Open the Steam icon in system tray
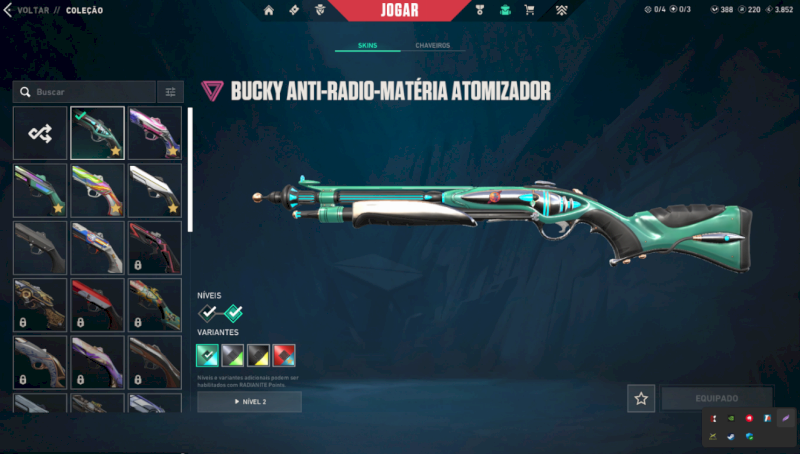Image resolution: width=800 pixels, height=454 pixels. tap(731, 436)
